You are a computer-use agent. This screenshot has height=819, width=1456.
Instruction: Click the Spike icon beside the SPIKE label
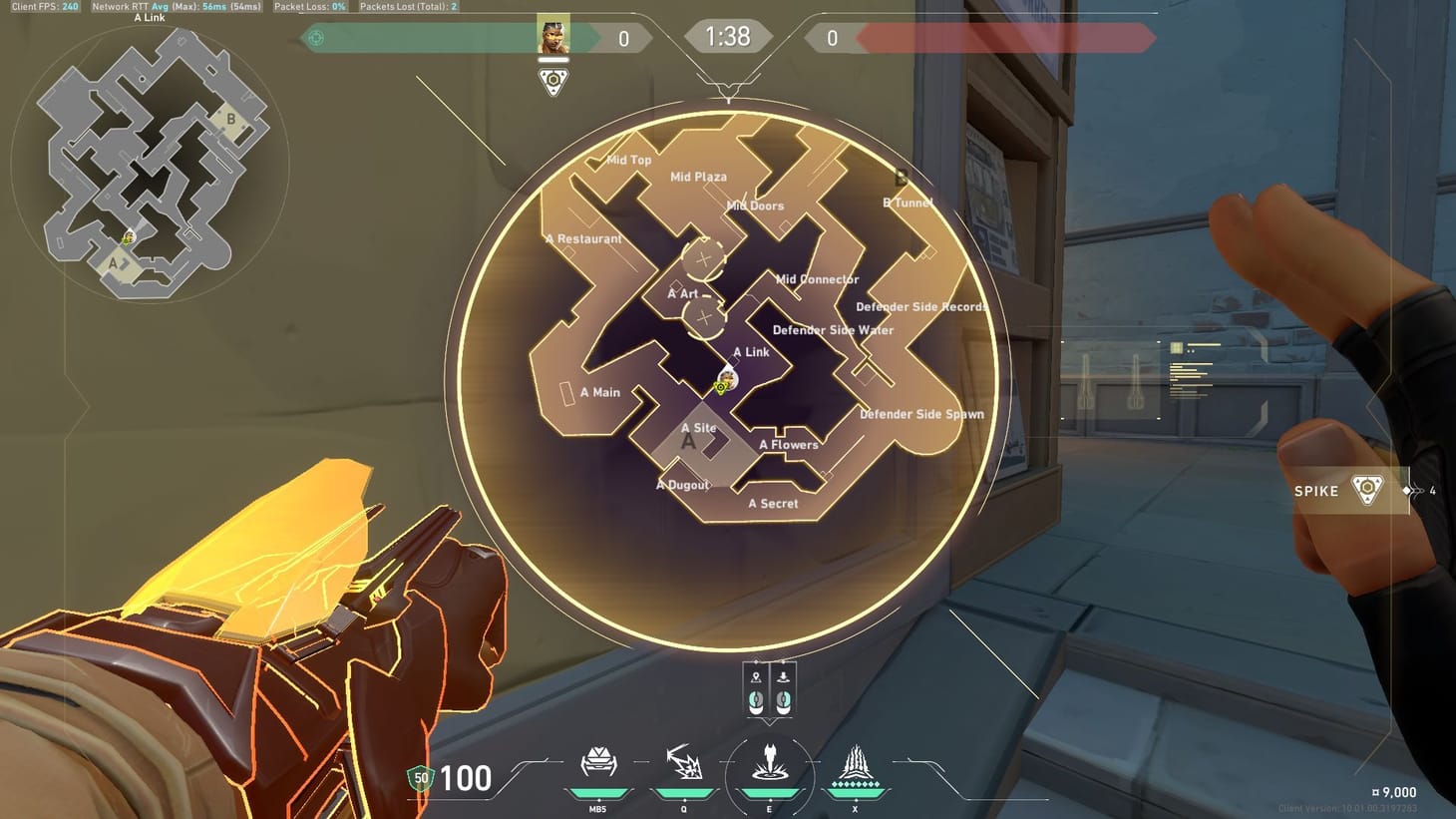click(x=1366, y=489)
